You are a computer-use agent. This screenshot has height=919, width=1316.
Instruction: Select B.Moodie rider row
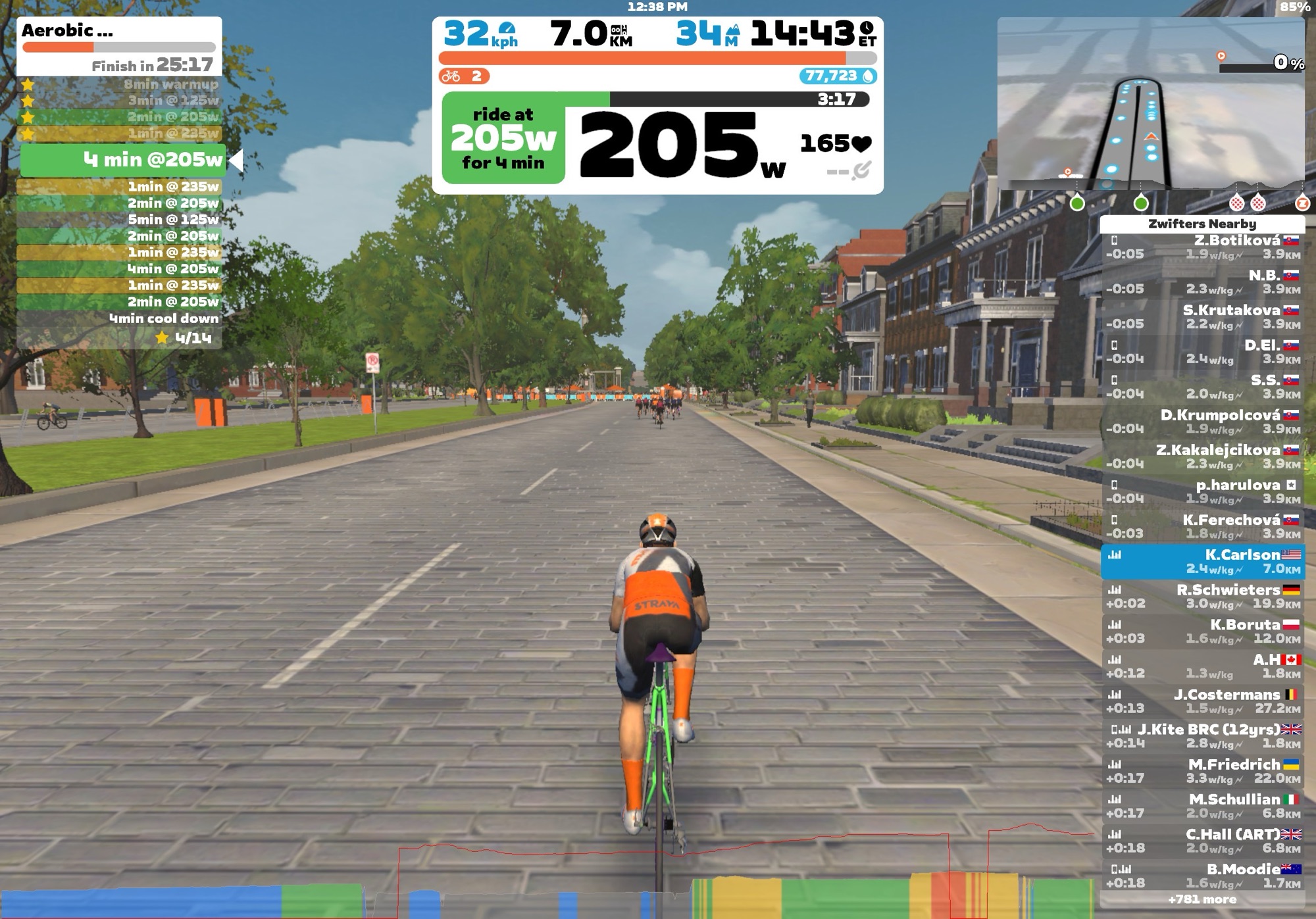1203,876
